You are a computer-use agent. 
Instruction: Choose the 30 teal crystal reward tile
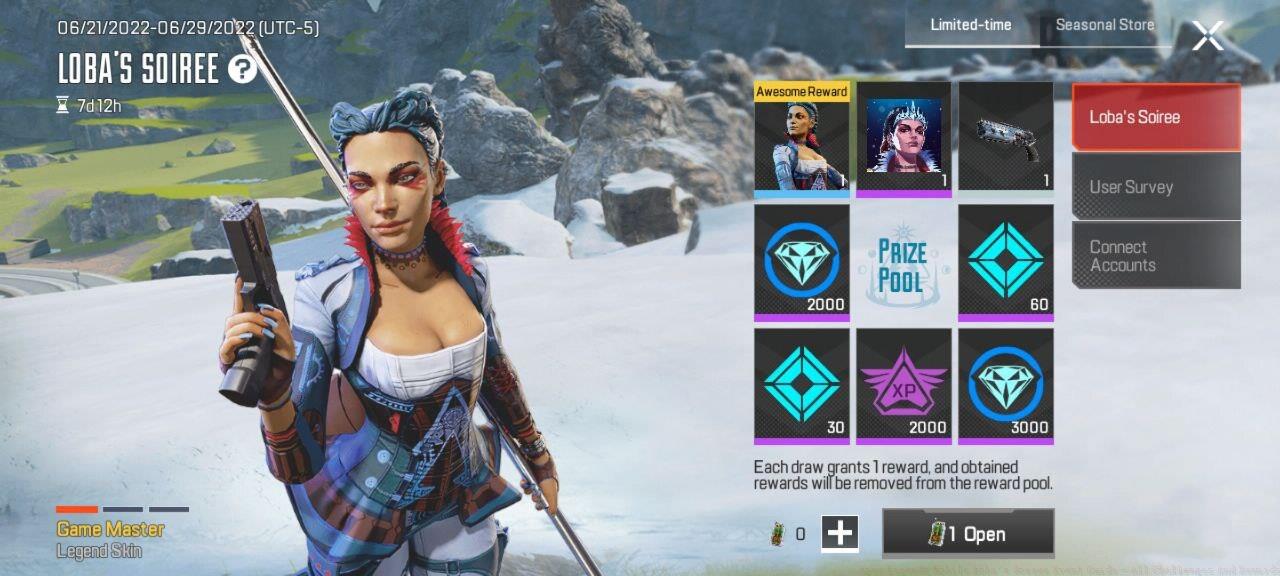[801, 386]
